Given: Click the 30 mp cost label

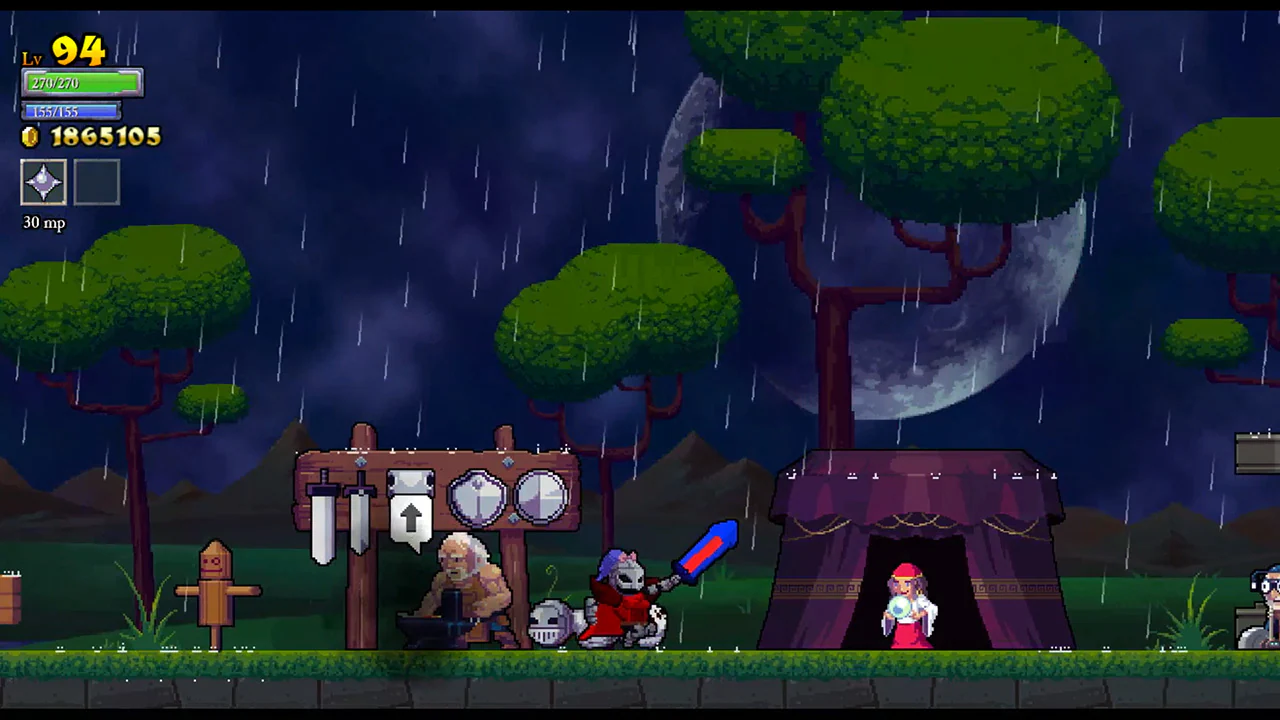Looking at the screenshot, I should [x=43, y=223].
